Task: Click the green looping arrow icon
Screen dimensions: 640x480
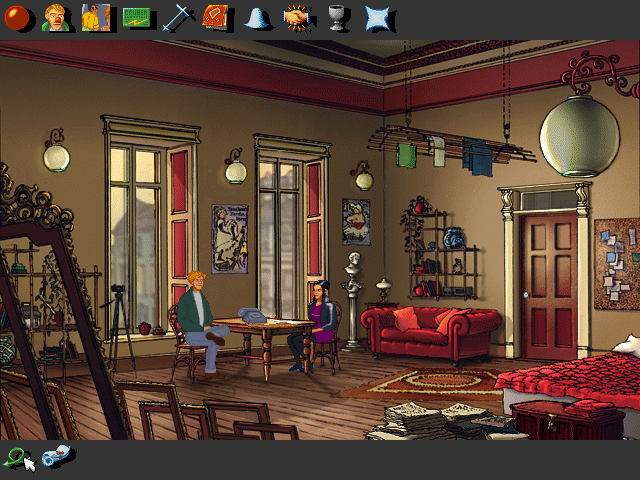Action: point(17,457)
